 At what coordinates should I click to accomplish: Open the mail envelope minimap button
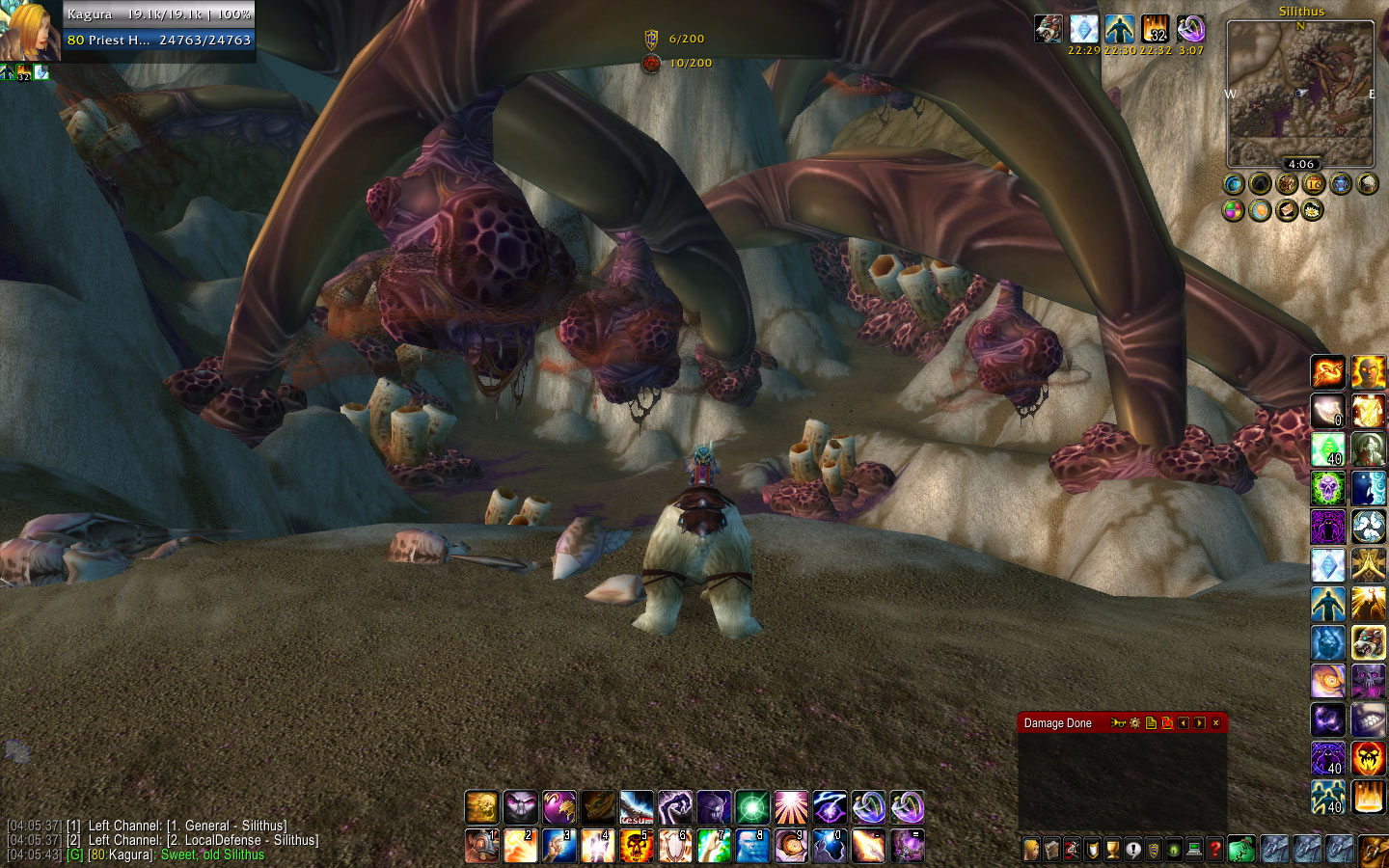coord(1287,210)
